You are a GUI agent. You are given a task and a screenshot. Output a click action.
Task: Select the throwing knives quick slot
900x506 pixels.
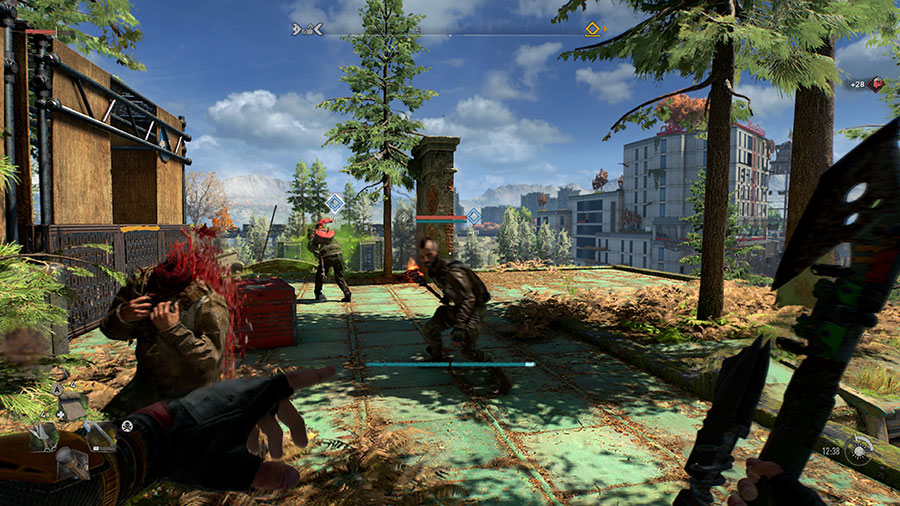point(42,435)
